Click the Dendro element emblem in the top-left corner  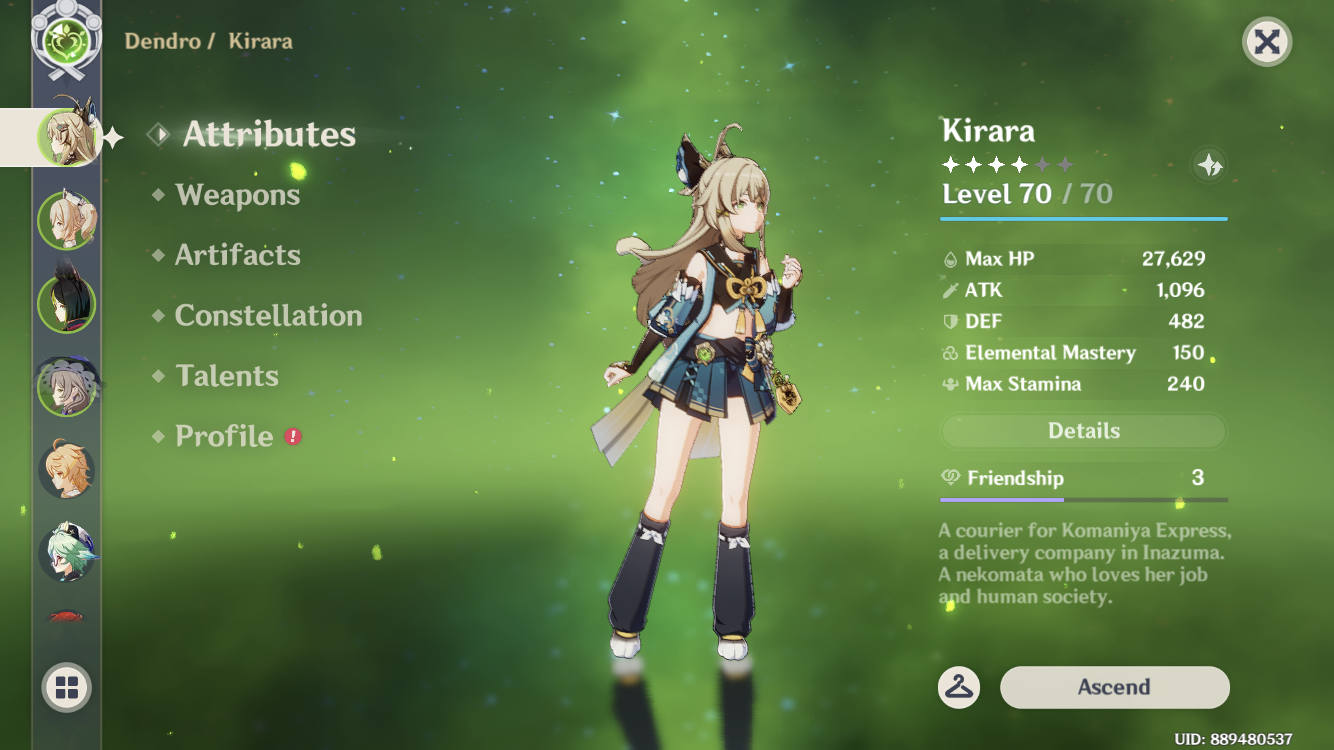67,40
